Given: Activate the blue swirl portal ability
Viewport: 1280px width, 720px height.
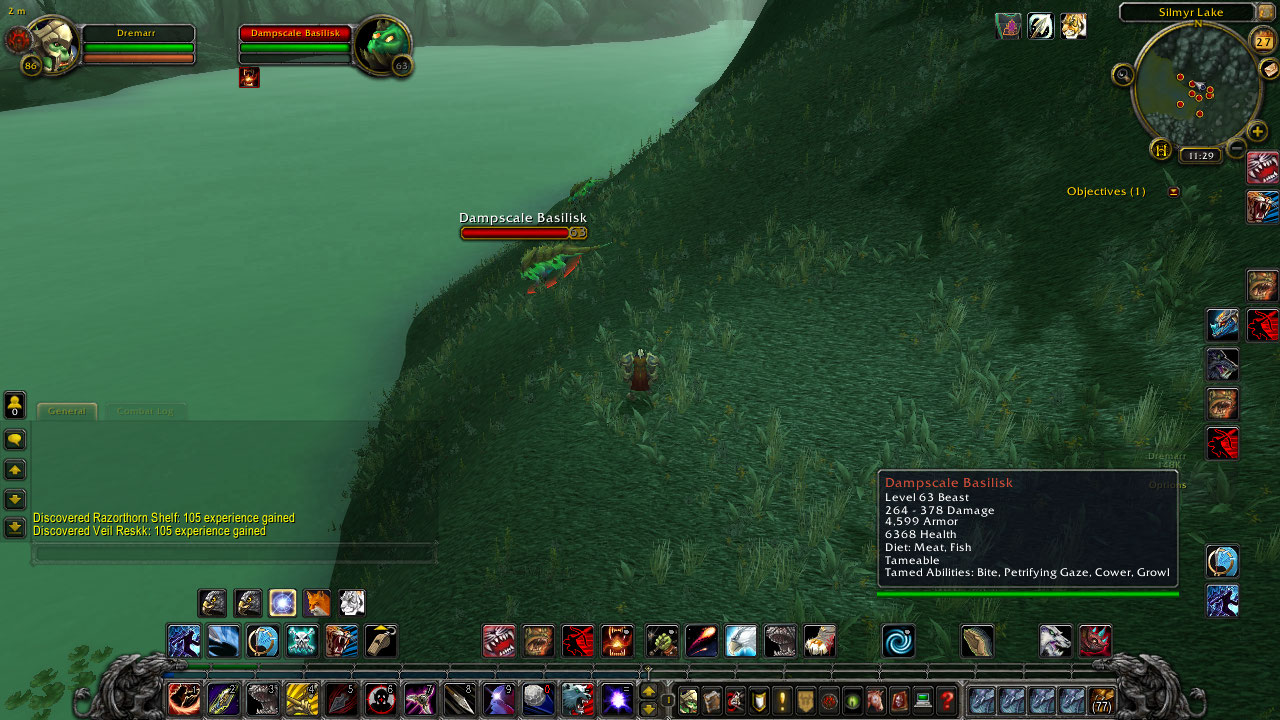Looking at the screenshot, I should [x=898, y=641].
